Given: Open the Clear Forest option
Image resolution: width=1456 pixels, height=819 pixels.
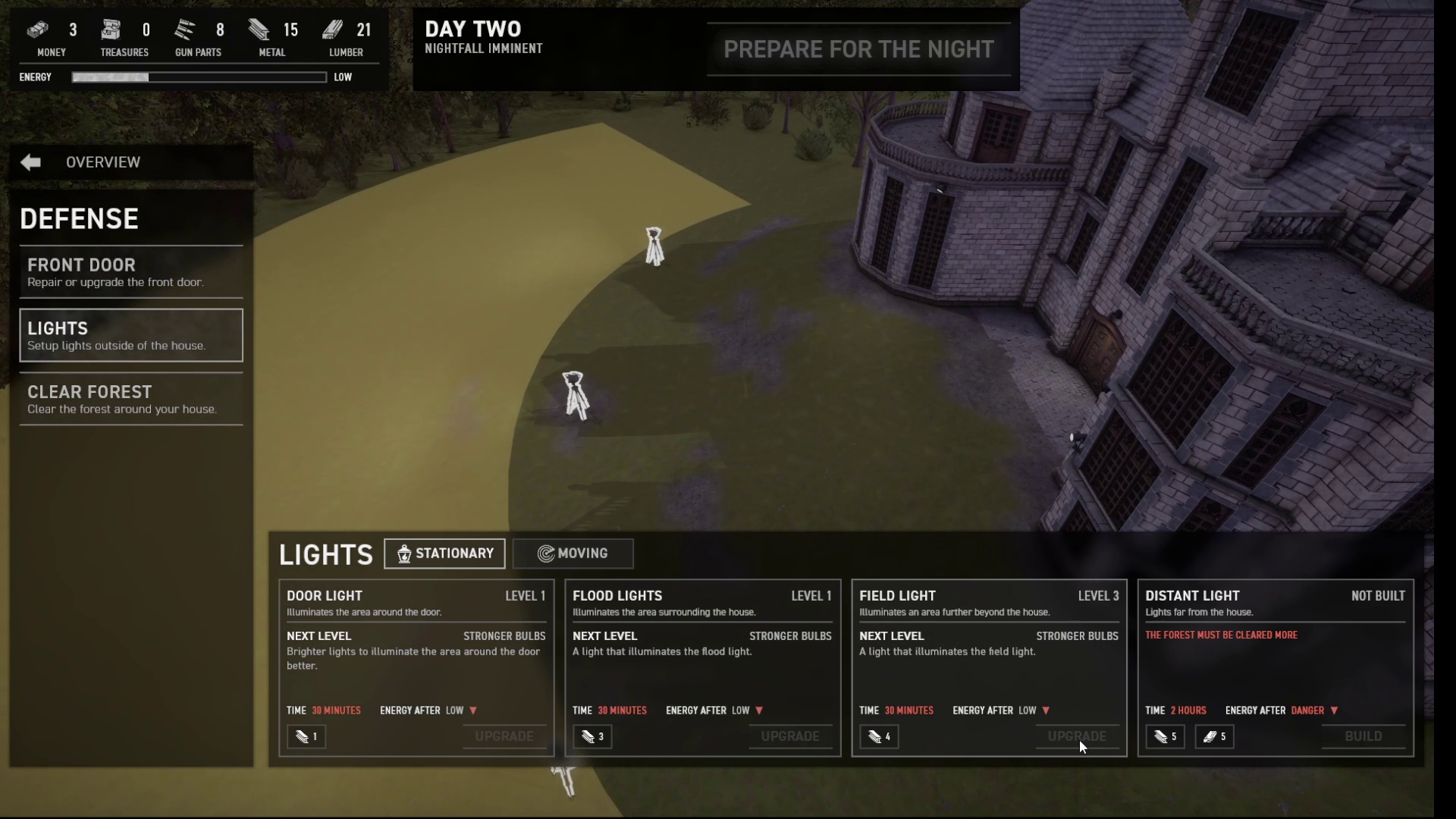Looking at the screenshot, I should 131,399.
